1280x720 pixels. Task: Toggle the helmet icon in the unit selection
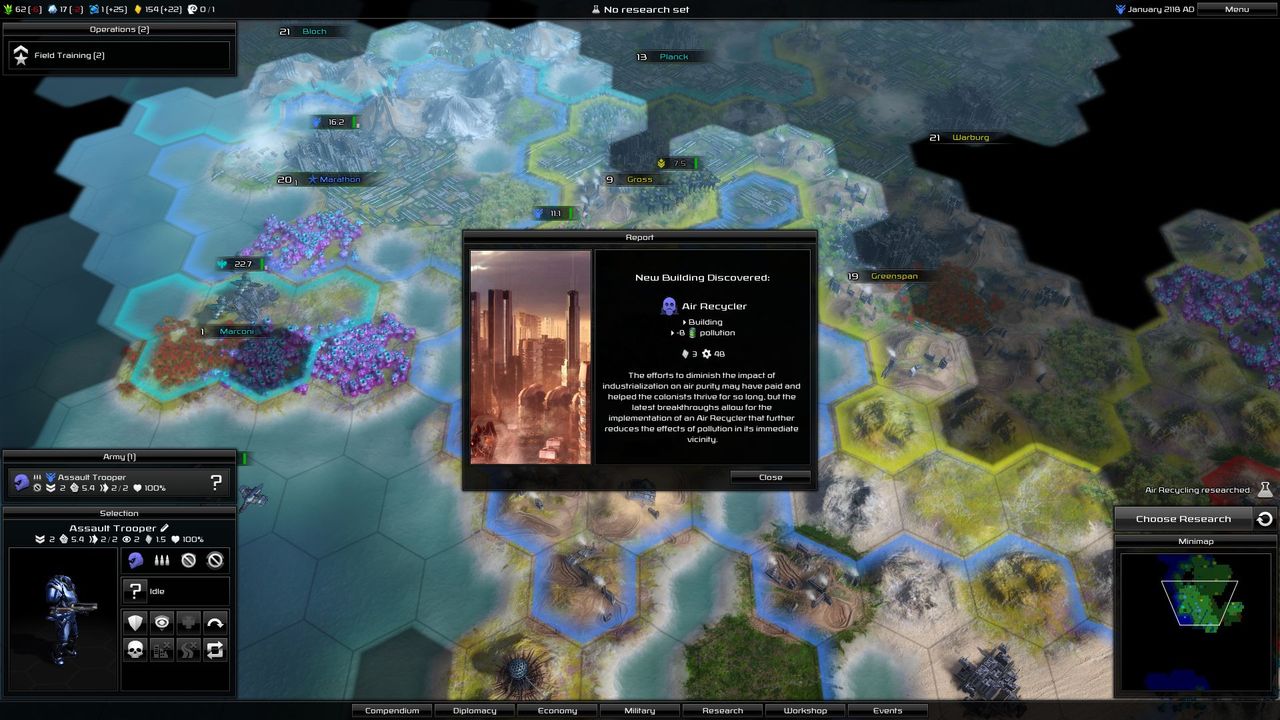[x=134, y=560]
